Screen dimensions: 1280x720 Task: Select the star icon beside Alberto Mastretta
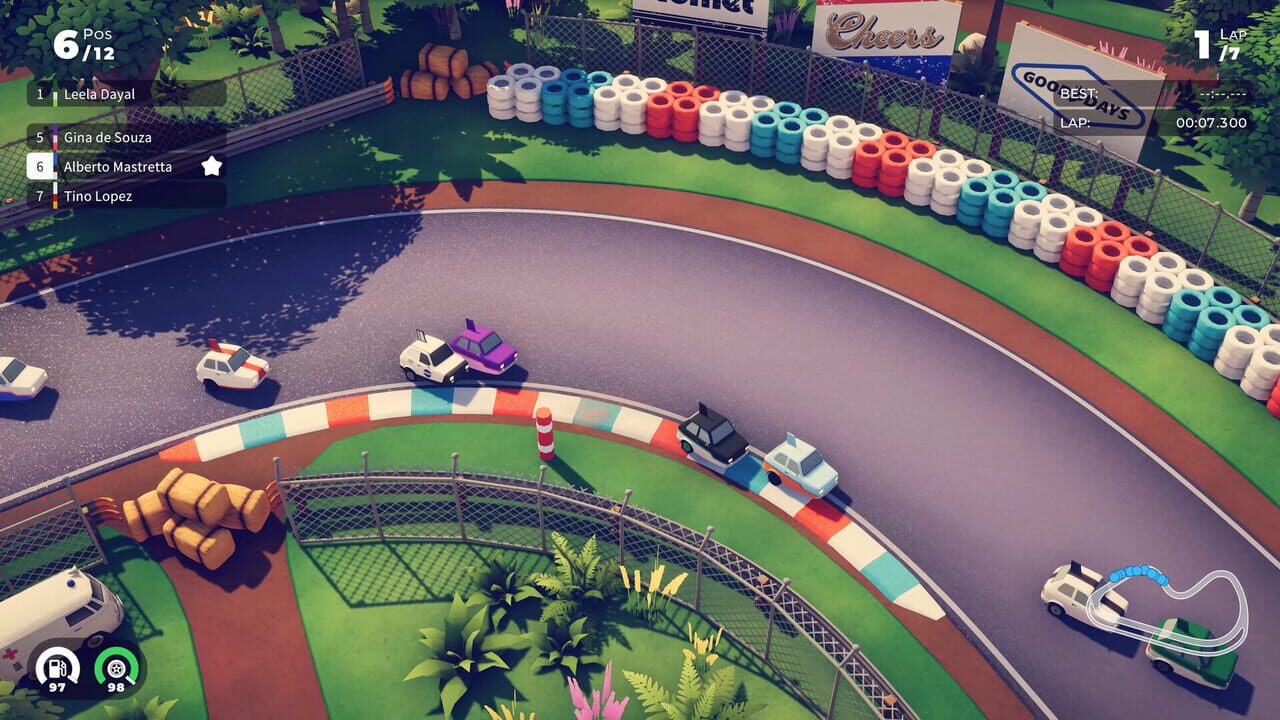(x=210, y=167)
